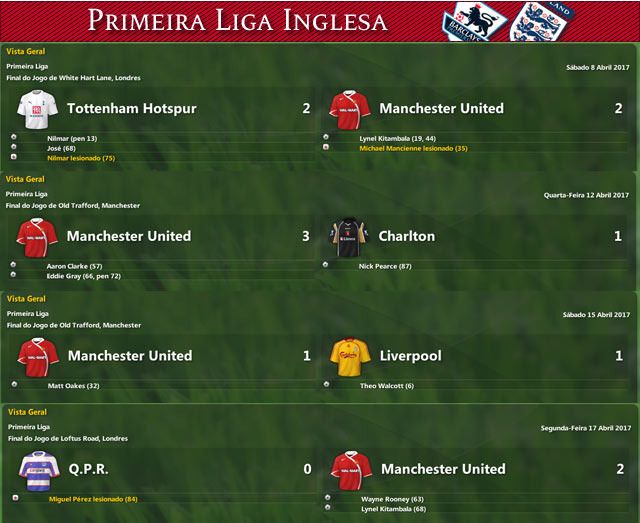Open Theo Walcott's player entry
Image resolution: width=640 pixels, height=523 pixels.
click(x=387, y=384)
